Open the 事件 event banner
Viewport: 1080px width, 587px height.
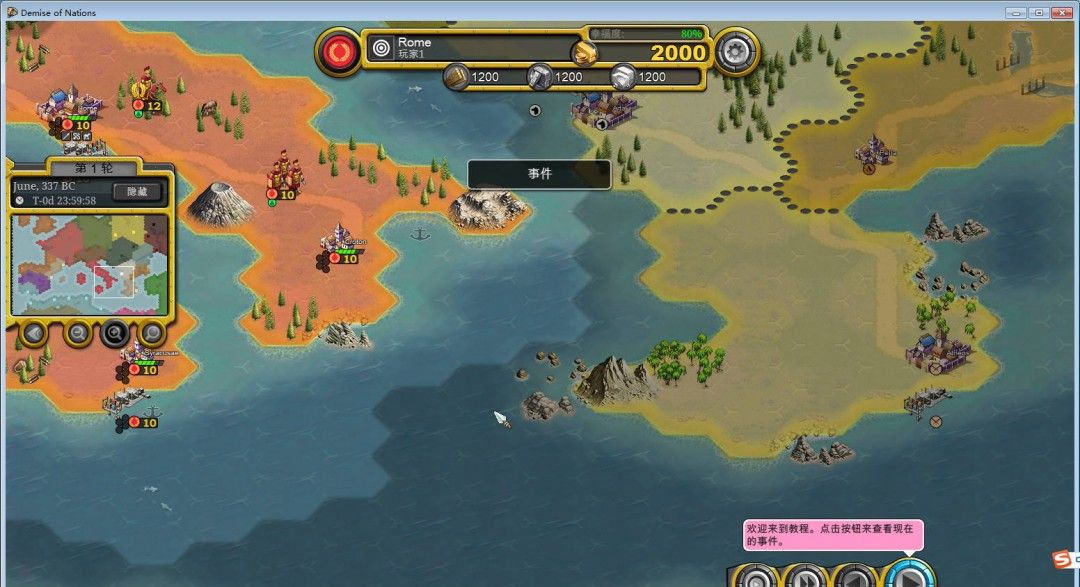point(539,174)
